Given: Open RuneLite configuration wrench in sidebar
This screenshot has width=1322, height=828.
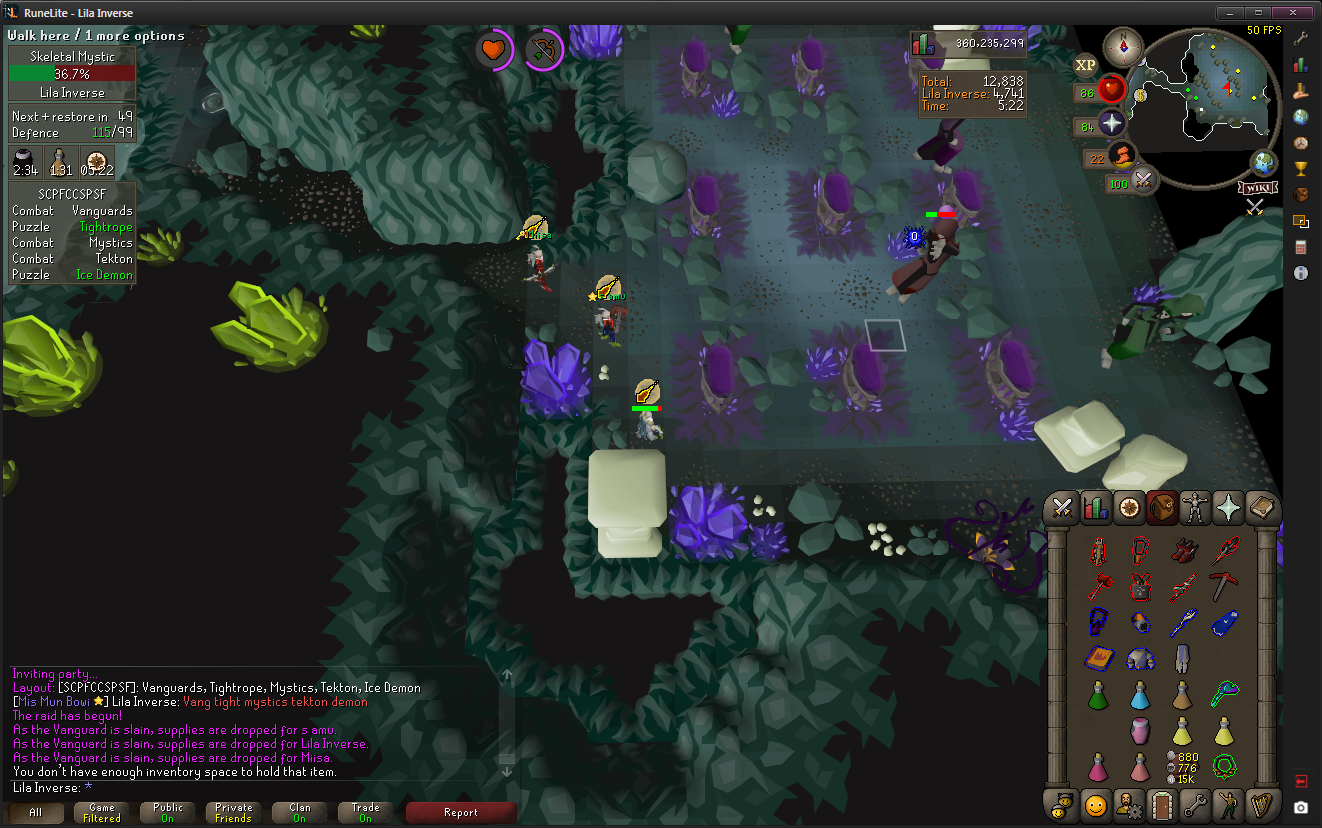Looking at the screenshot, I should coord(1301,39).
